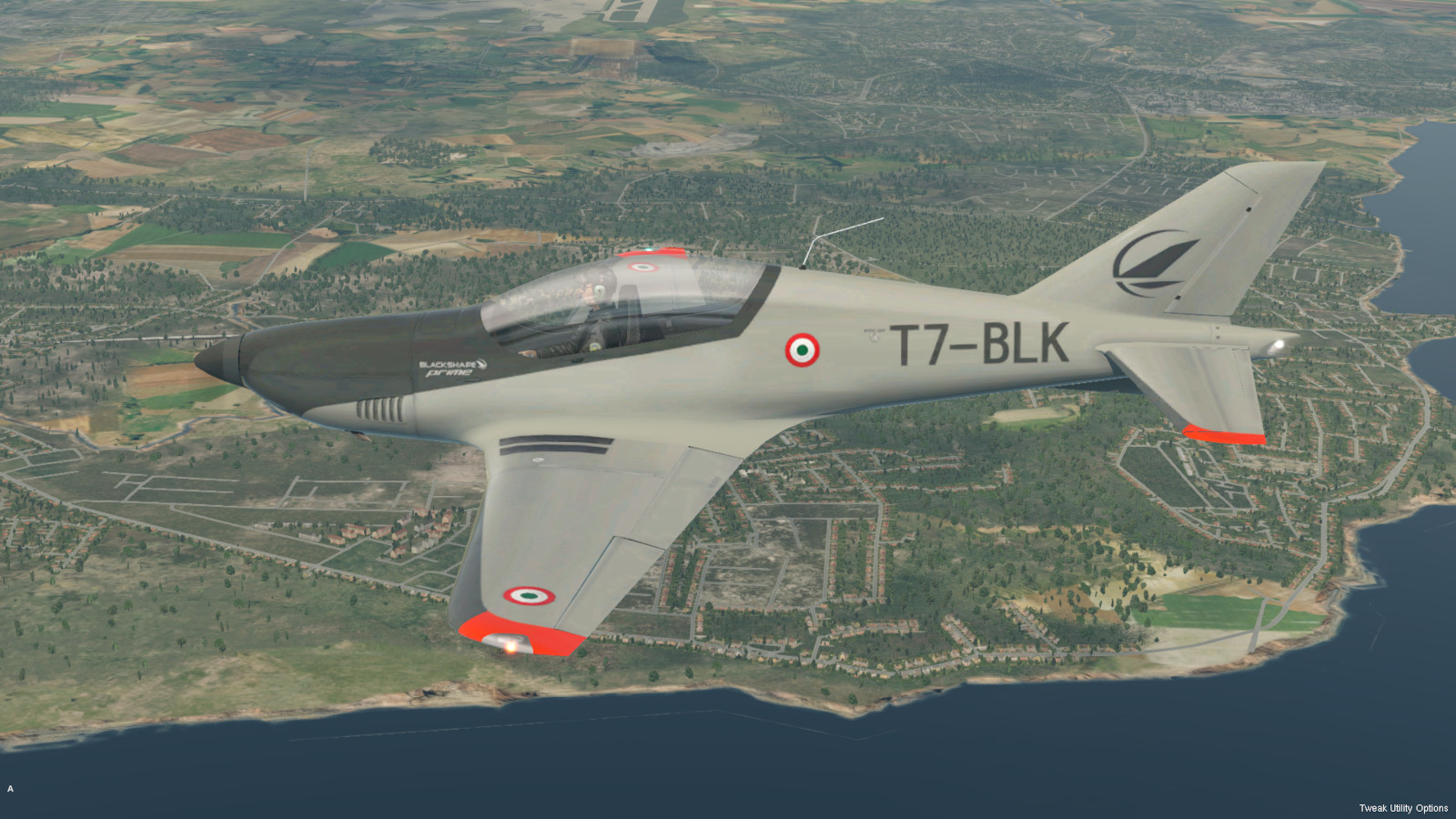Open the Tweak Utility Options
Viewport: 1456px width, 819px height.
[x=1402, y=808]
